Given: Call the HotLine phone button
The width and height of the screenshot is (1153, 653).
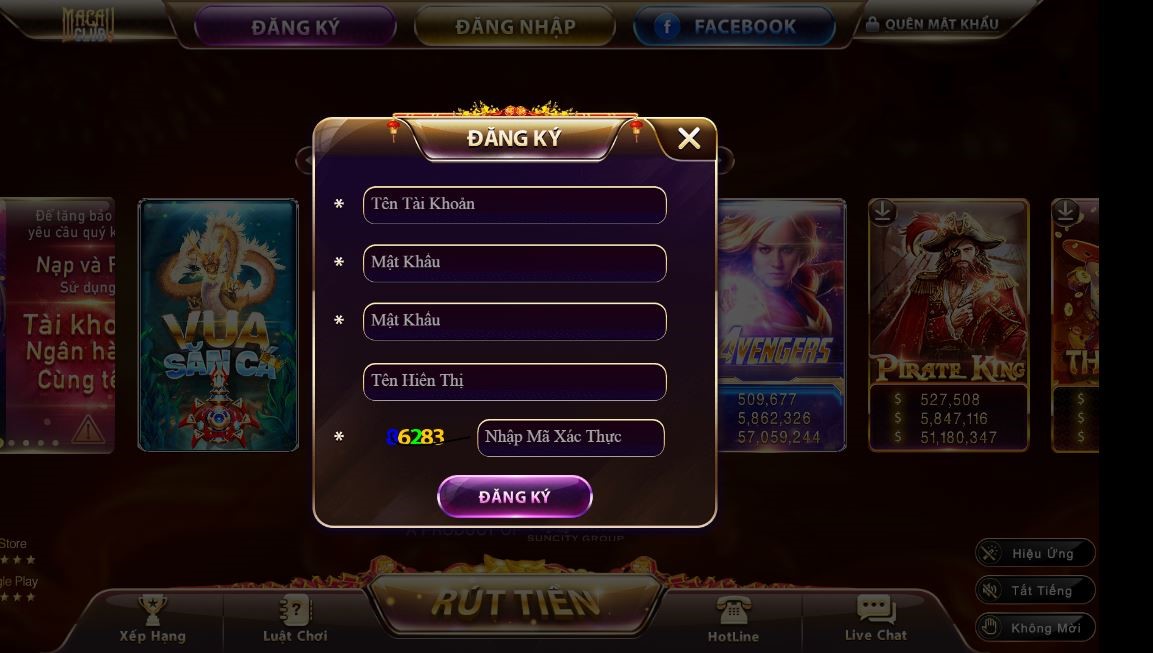Looking at the screenshot, I should click(x=733, y=619).
